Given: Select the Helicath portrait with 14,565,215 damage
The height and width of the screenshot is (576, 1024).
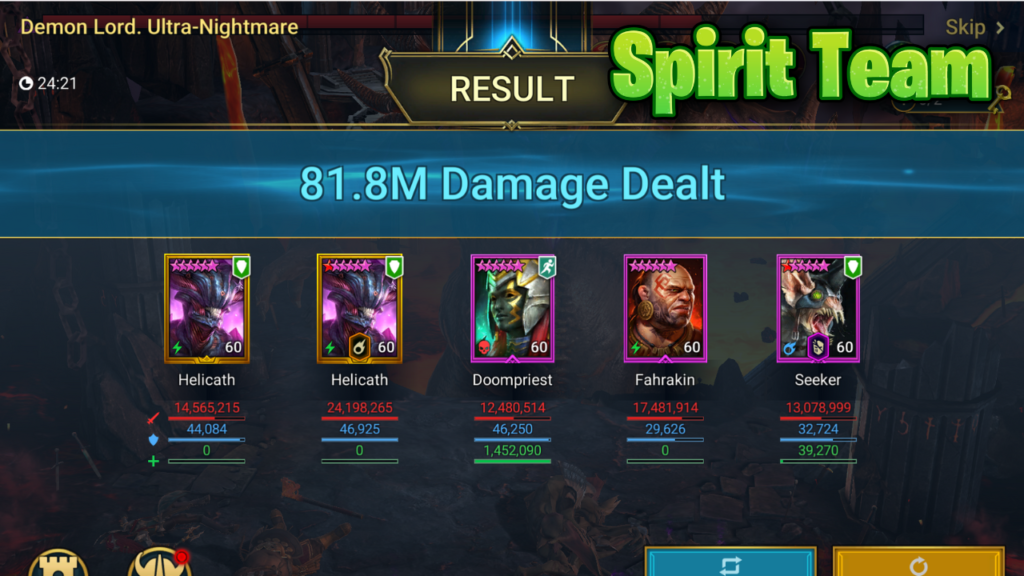Looking at the screenshot, I should click(207, 308).
